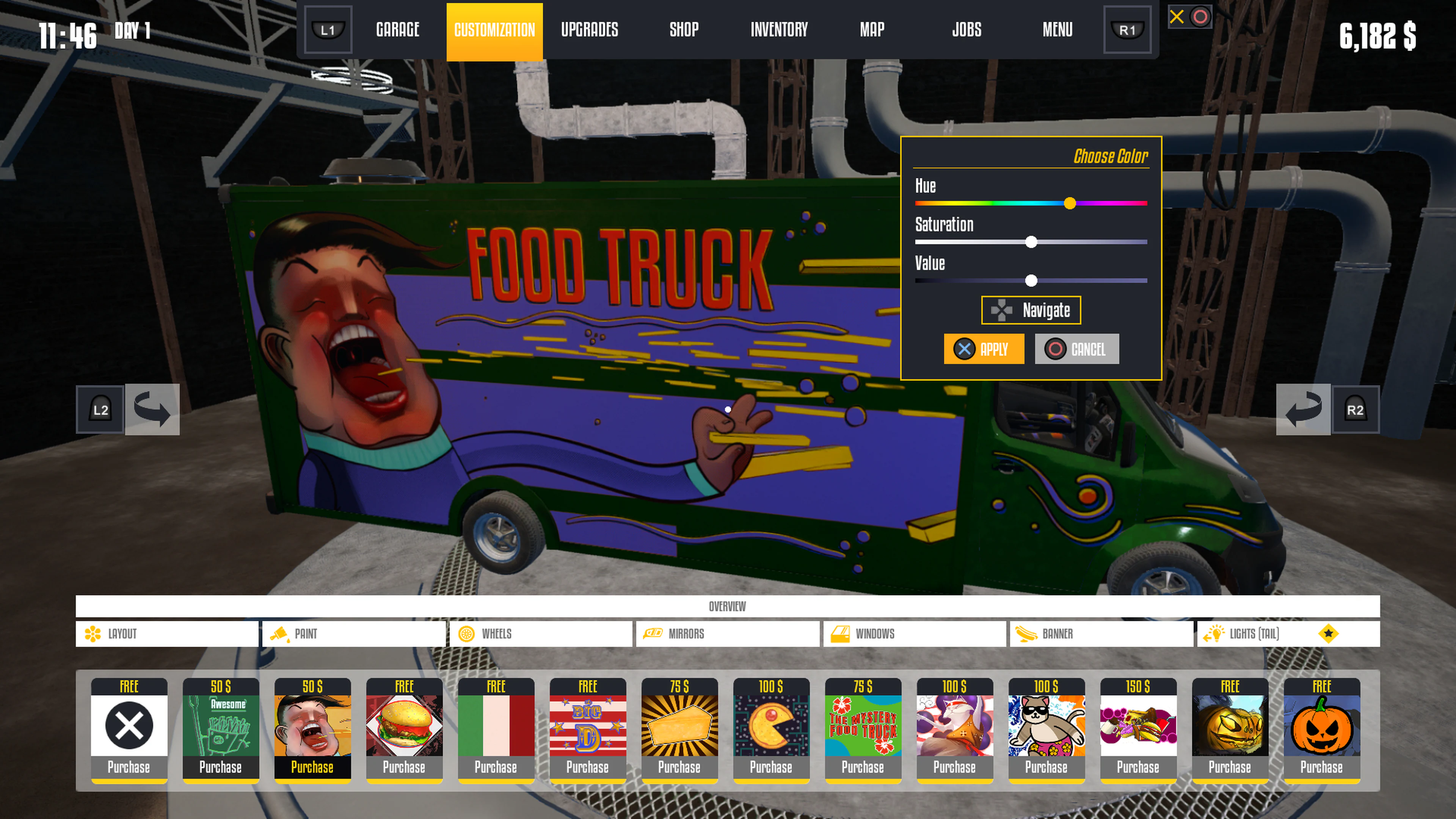Open the Shop tab
This screenshot has width=1456, height=819.
(x=684, y=30)
